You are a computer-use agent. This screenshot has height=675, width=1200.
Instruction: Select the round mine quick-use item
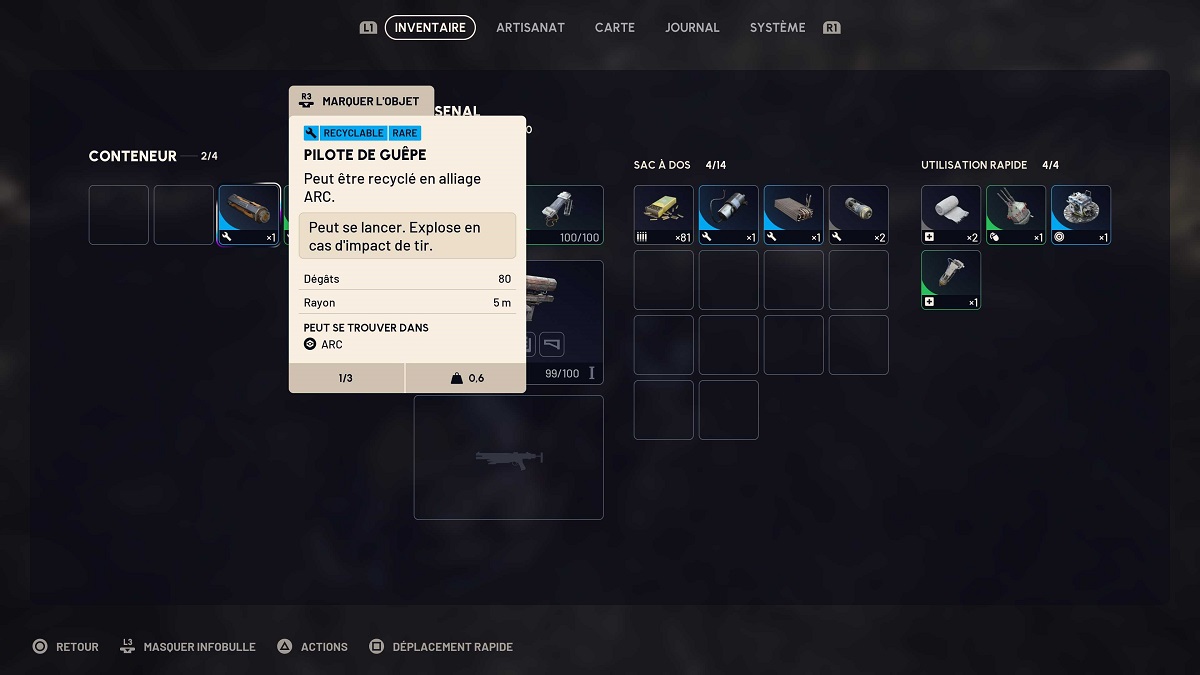(1081, 215)
